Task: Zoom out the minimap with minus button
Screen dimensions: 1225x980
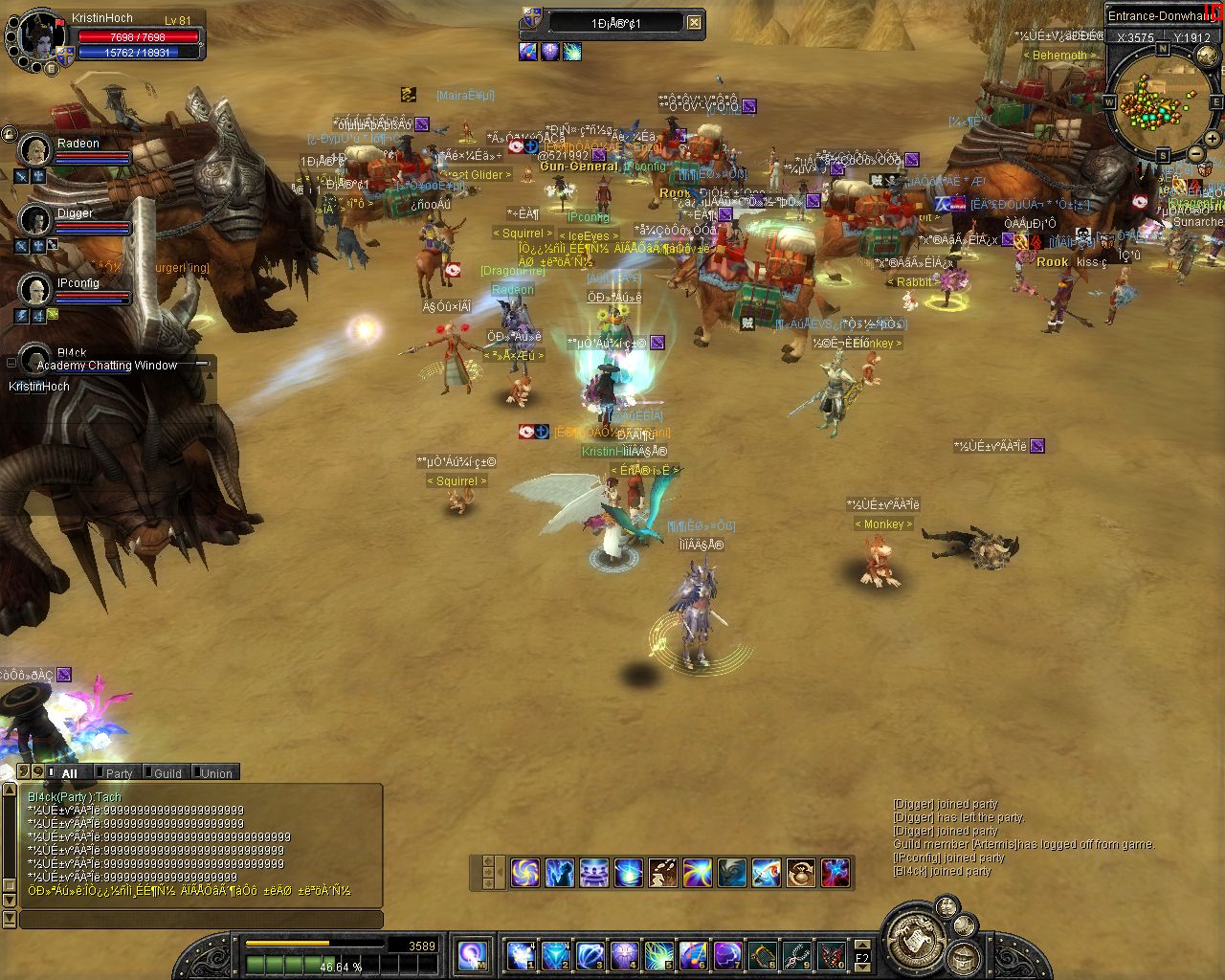Action: (x=1195, y=155)
